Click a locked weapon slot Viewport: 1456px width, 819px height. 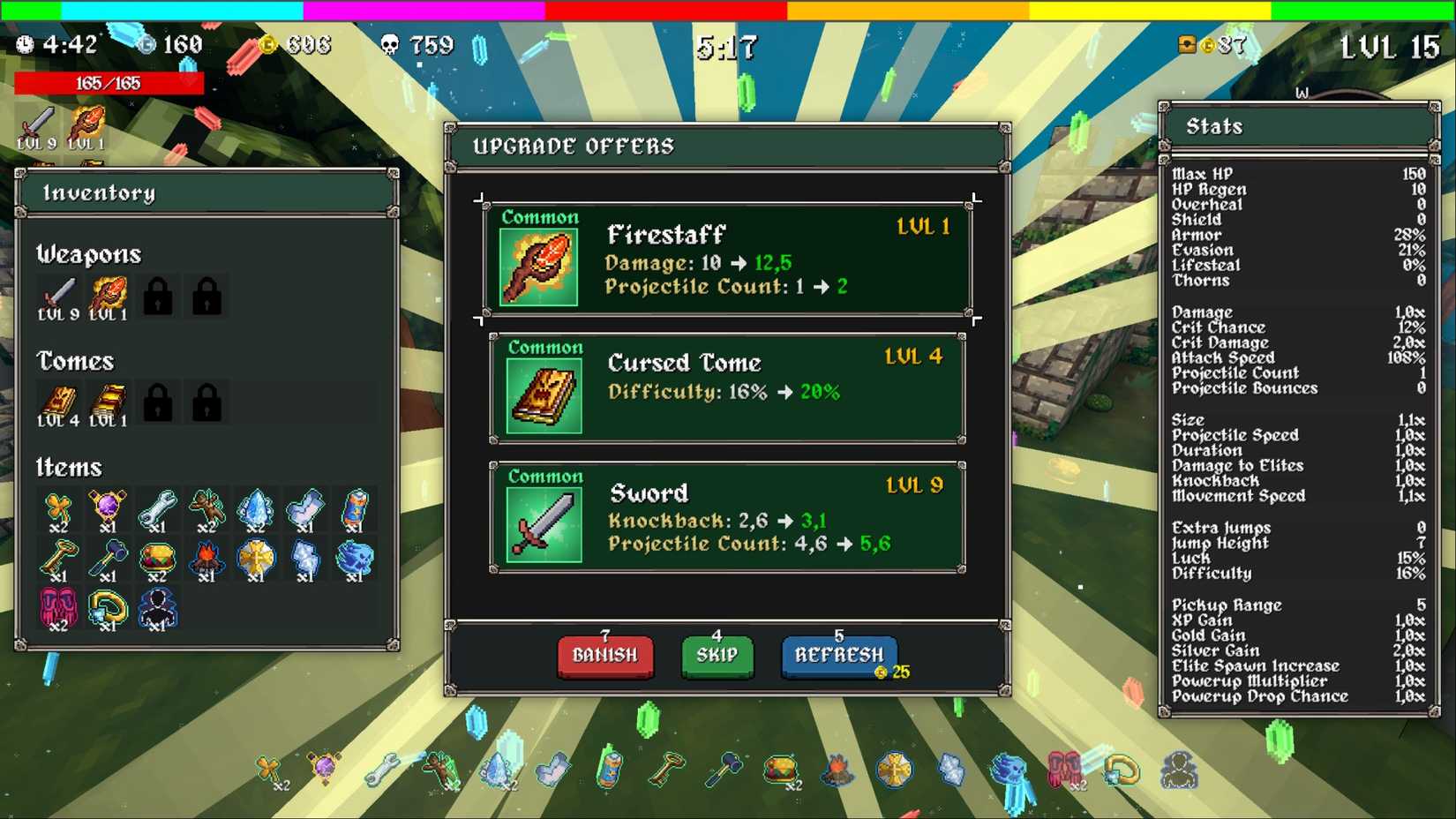coord(157,296)
